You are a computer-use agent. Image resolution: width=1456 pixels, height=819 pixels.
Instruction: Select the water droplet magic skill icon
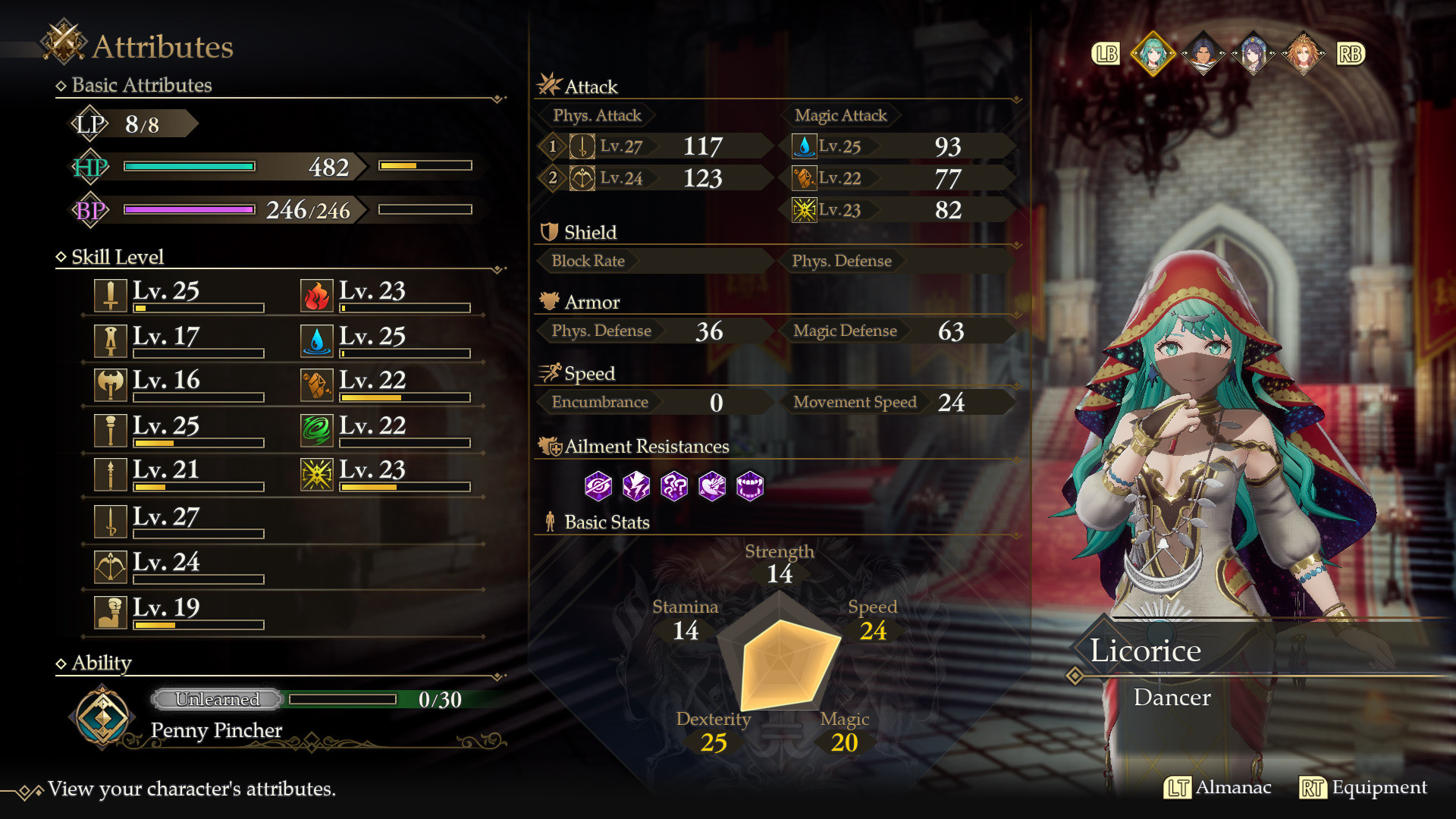pyautogui.click(x=318, y=340)
